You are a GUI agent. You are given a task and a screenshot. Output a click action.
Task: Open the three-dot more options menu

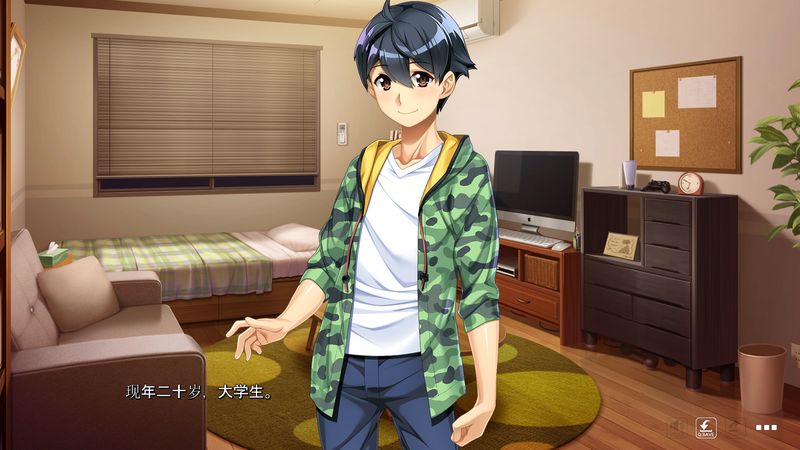click(767, 427)
